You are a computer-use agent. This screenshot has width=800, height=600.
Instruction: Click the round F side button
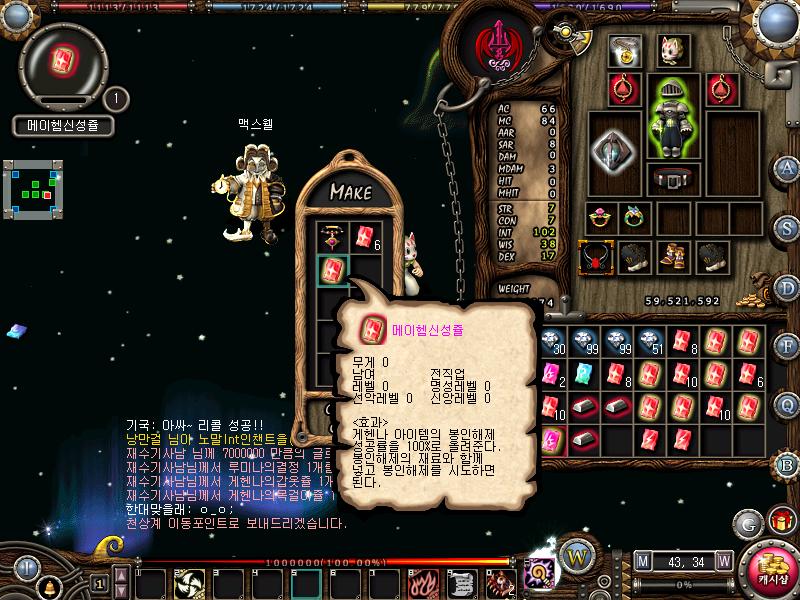pyautogui.click(x=786, y=346)
